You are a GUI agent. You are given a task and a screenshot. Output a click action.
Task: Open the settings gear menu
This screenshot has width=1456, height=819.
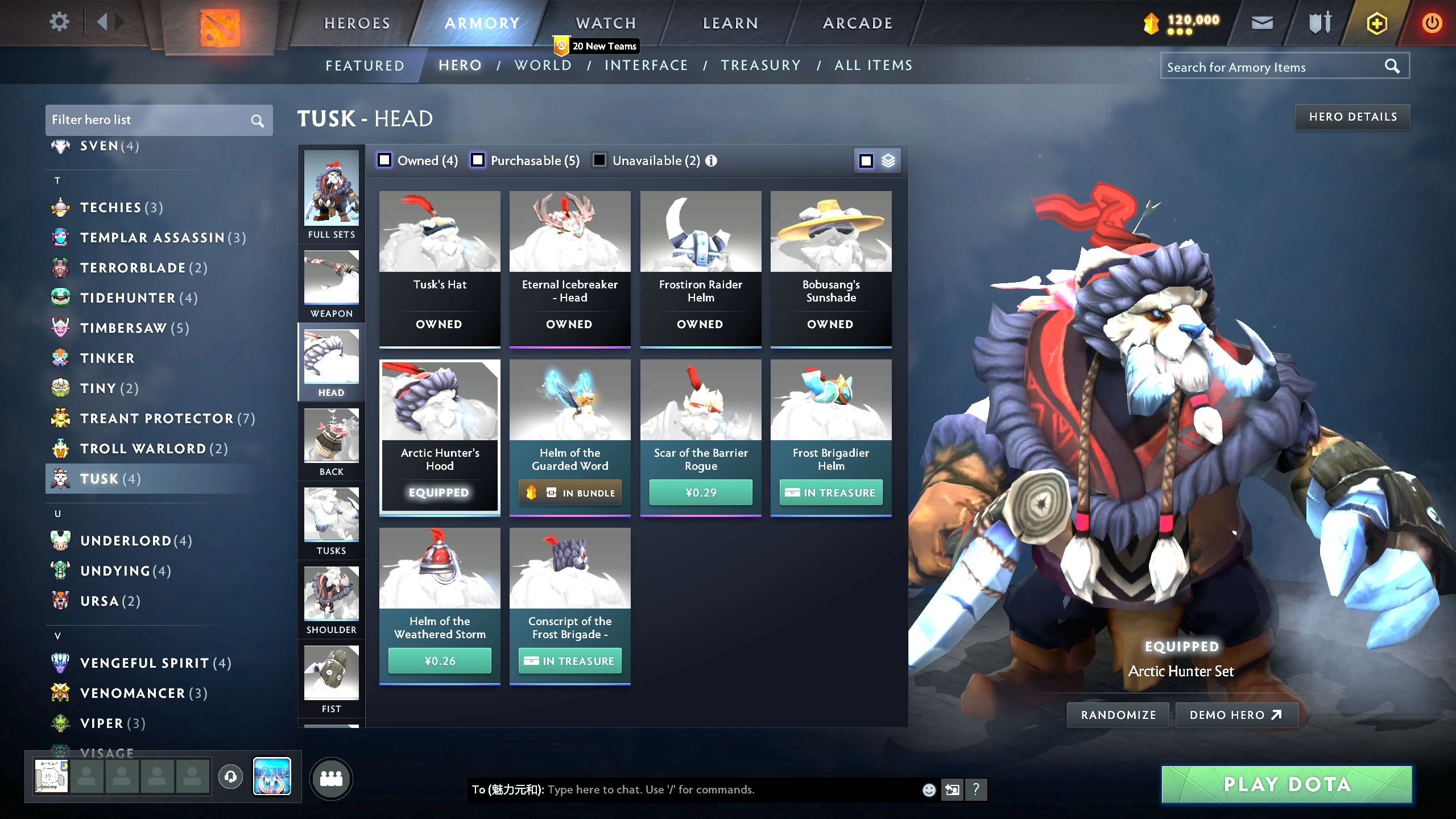click(x=59, y=22)
